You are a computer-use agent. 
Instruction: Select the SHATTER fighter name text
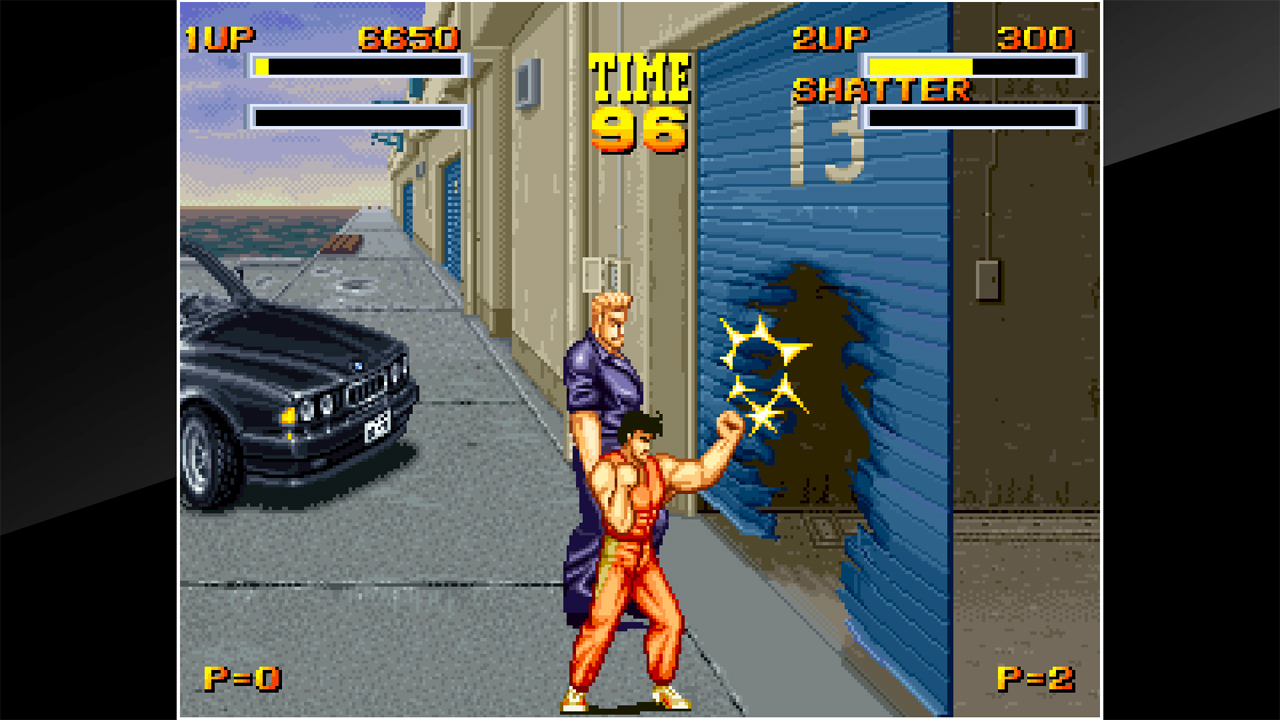[x=880, y=90]
